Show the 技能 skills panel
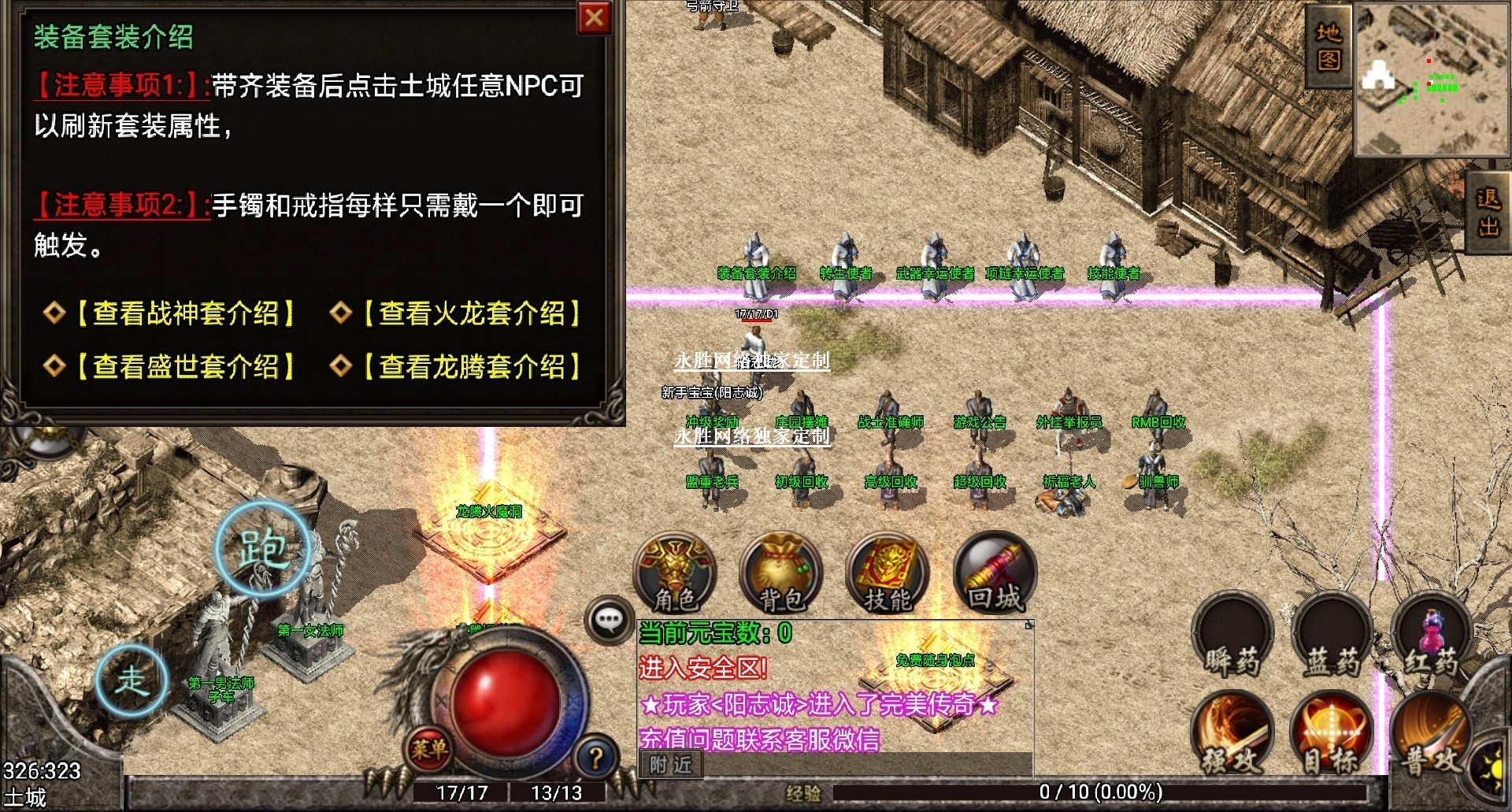 click(888, 574)
